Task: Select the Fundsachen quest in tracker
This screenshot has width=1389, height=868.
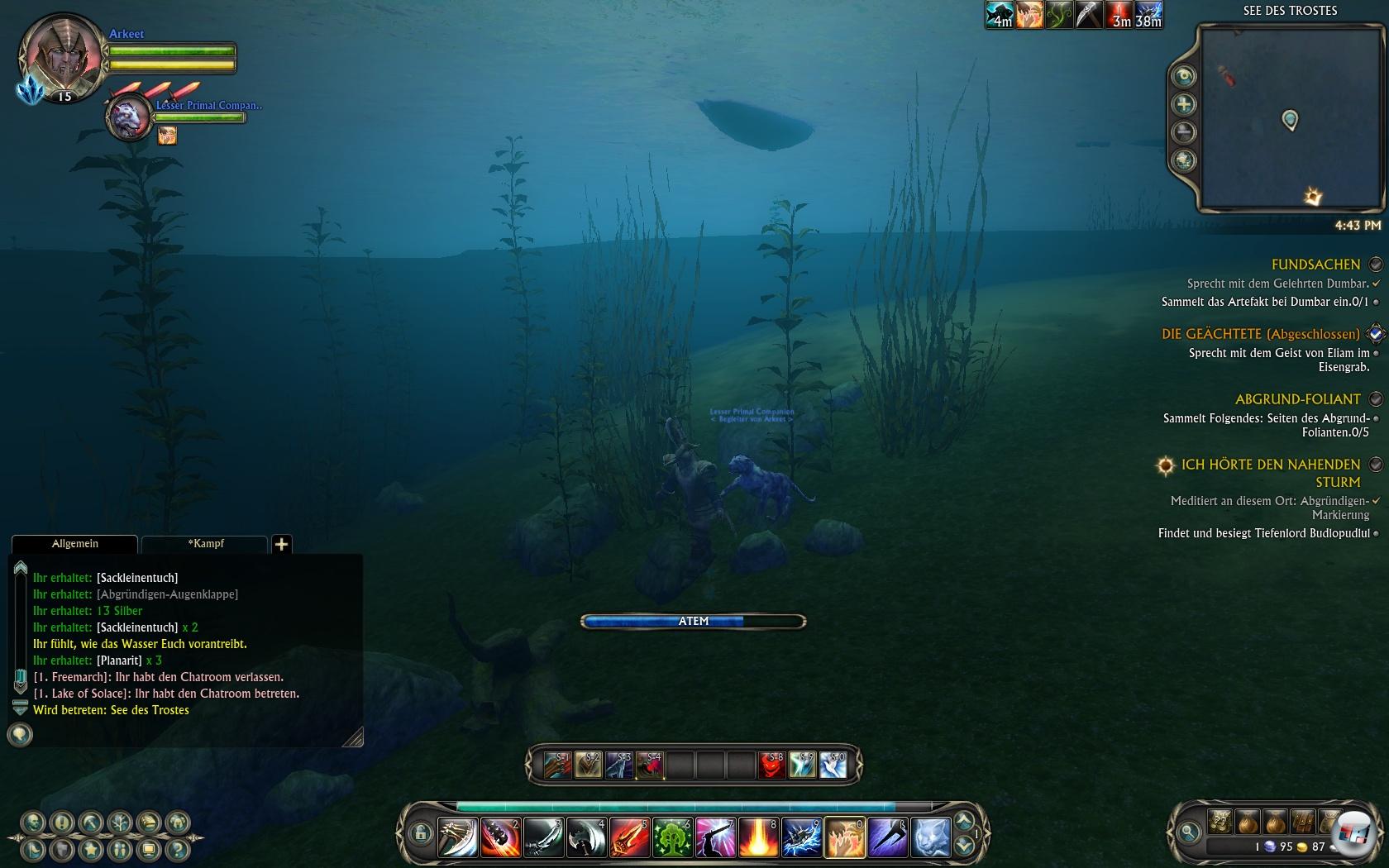Action: click(x=1315, y=265)
